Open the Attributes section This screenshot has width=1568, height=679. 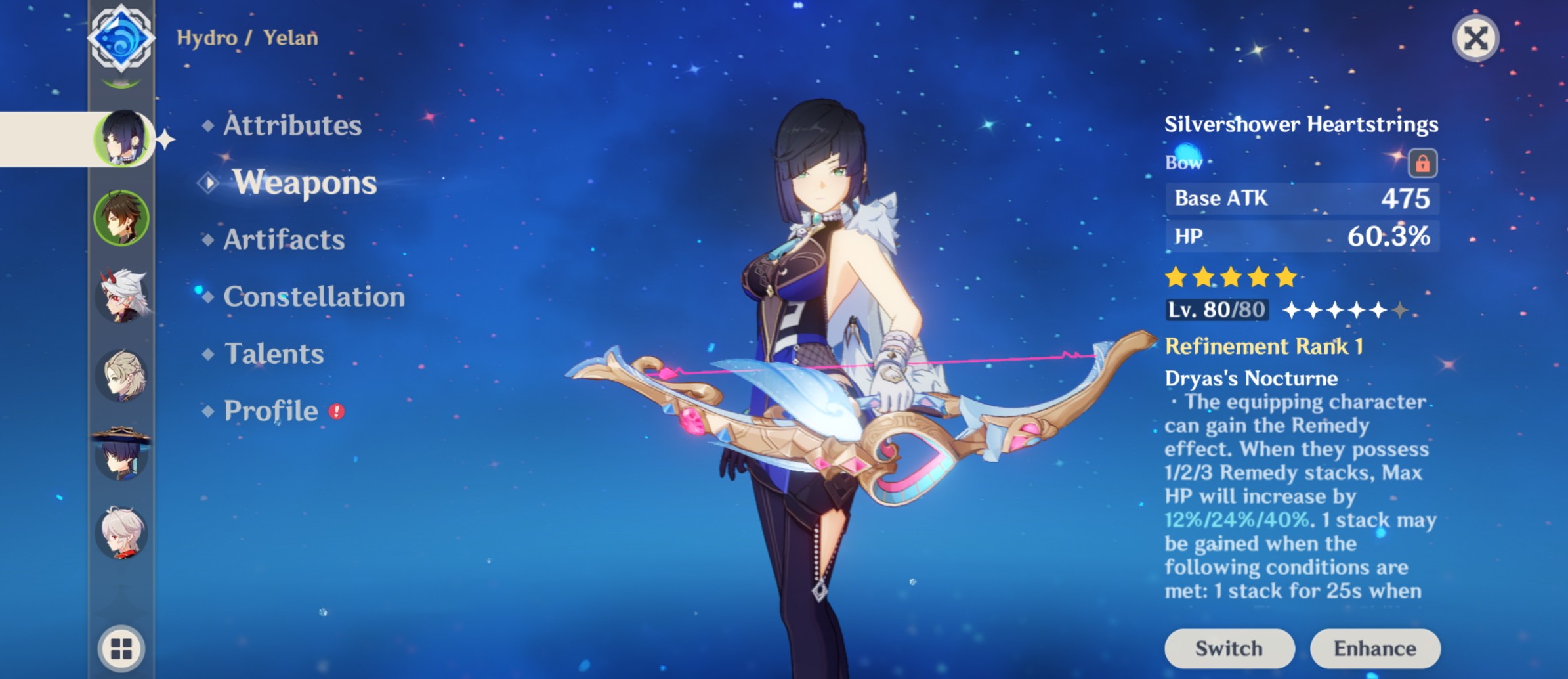tap(291, 126)
